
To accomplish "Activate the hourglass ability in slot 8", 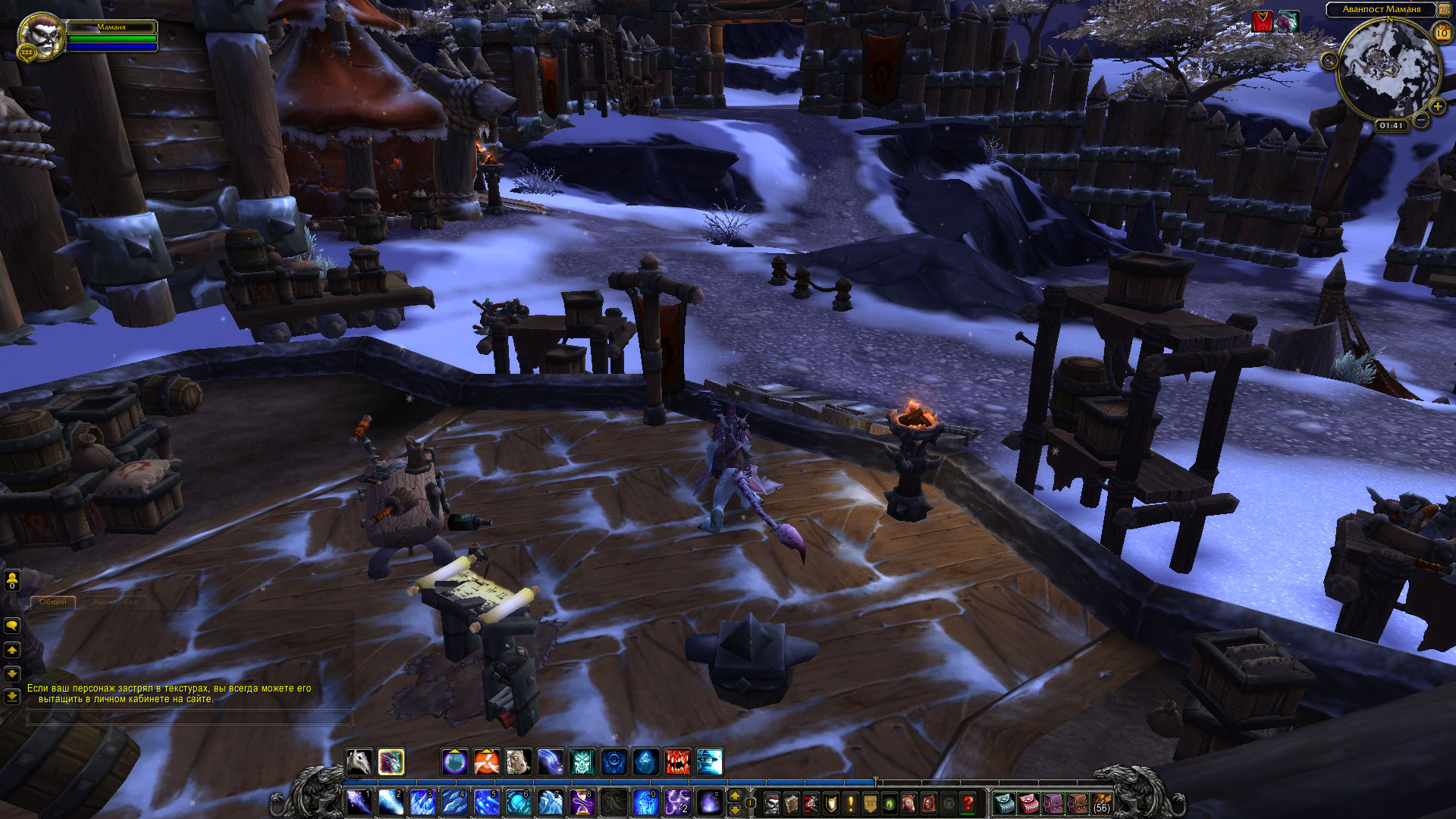I will point(582,802).
